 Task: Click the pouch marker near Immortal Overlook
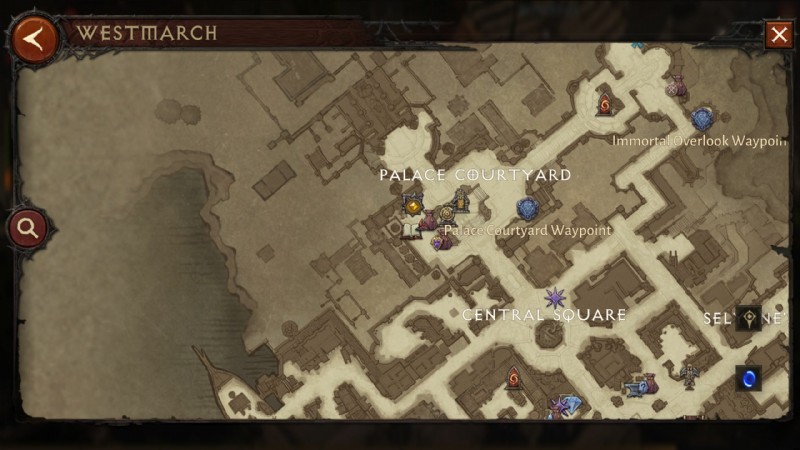tap(675, 86)
